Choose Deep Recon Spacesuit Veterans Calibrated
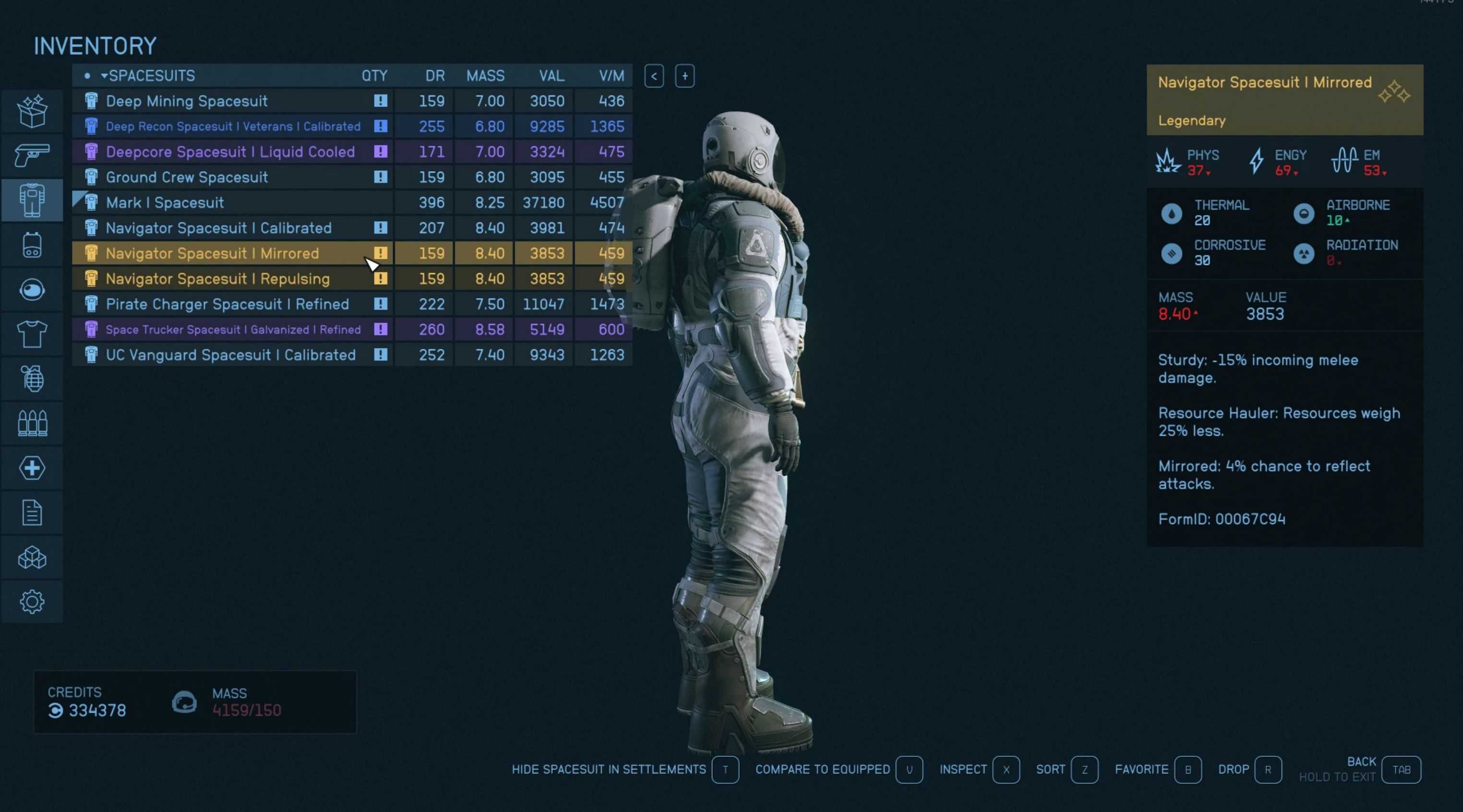This screenshot has width=1463, height=812. pos(233,126)
